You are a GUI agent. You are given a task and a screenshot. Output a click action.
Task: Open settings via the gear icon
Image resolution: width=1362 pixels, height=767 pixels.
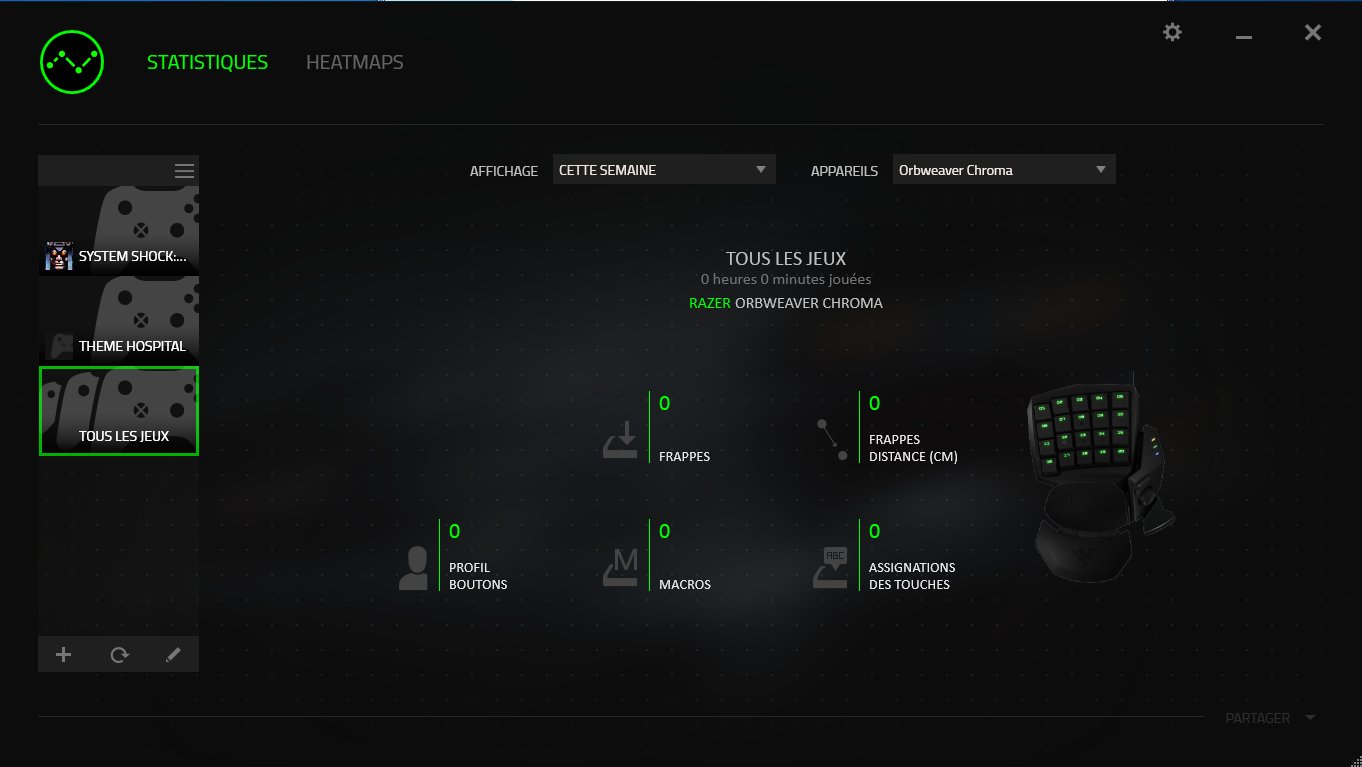pos(1171,32)
